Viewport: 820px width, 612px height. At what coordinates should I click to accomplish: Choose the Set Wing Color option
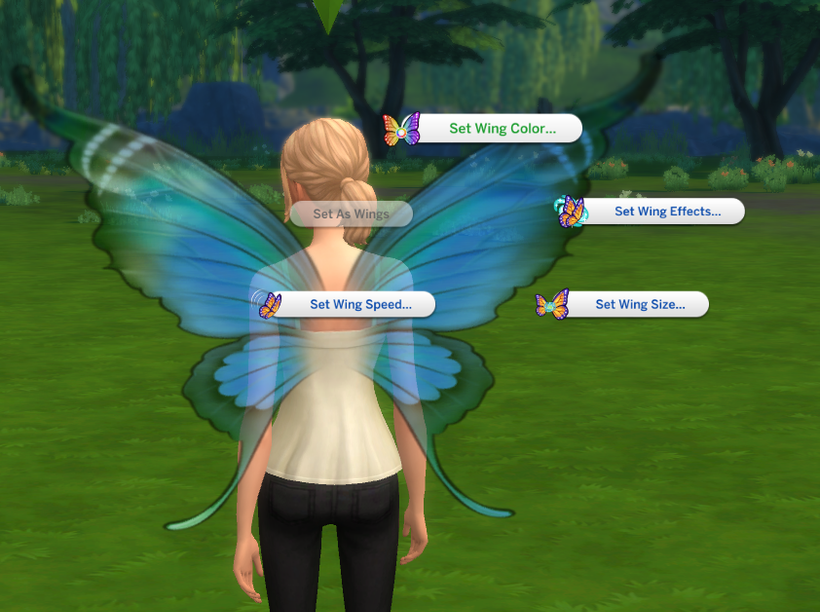point(500,129)
